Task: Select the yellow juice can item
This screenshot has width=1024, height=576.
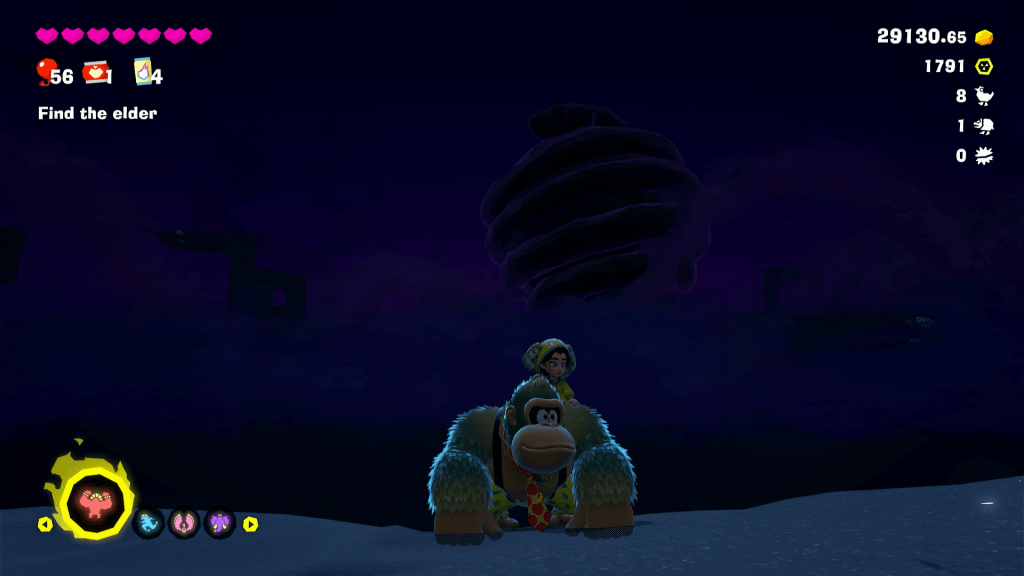Action: 144,72
